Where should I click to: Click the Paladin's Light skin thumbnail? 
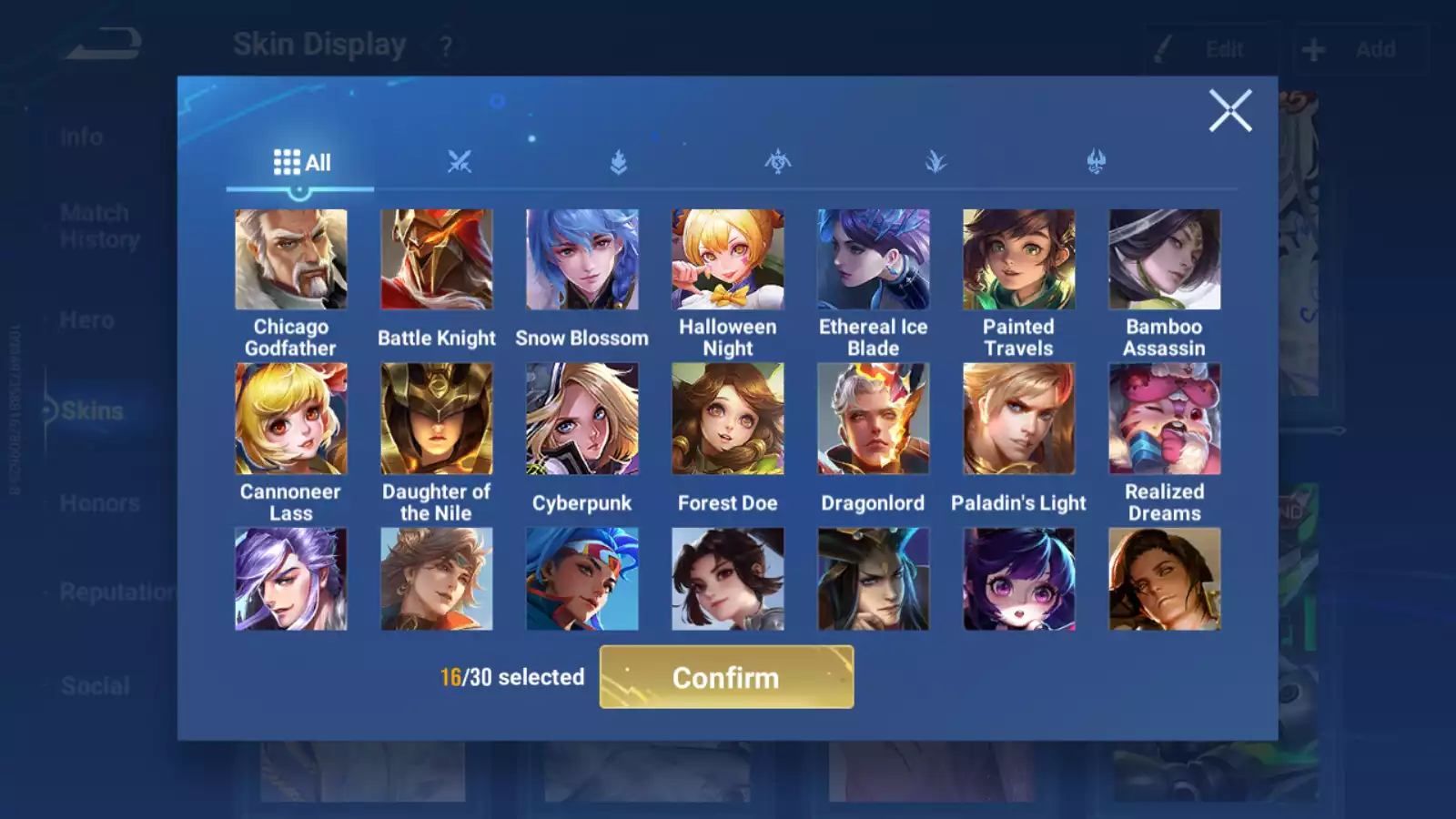[x=1019, y=418]
